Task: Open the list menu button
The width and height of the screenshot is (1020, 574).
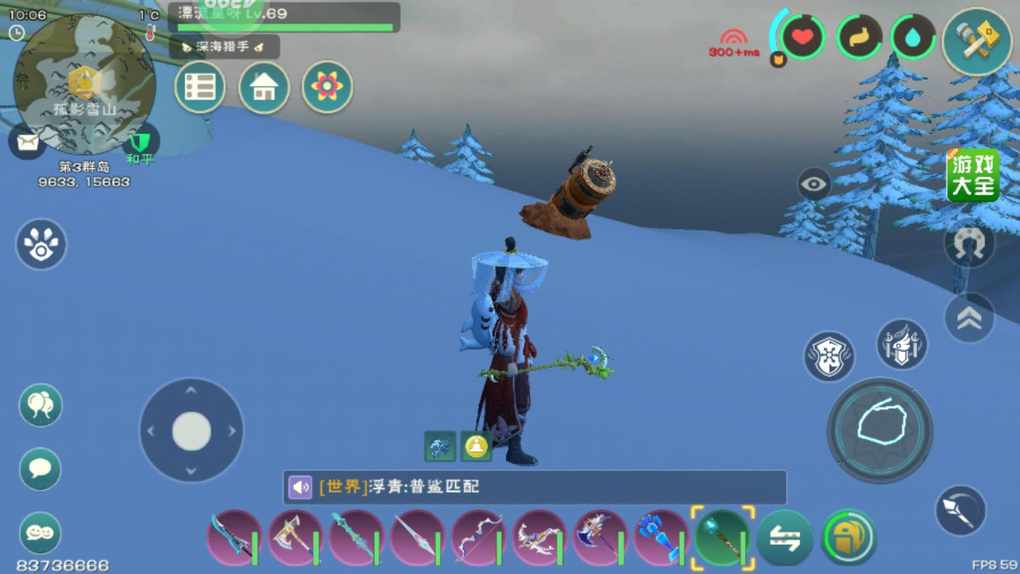Action: pyautogui.click(x=200, y=88)
